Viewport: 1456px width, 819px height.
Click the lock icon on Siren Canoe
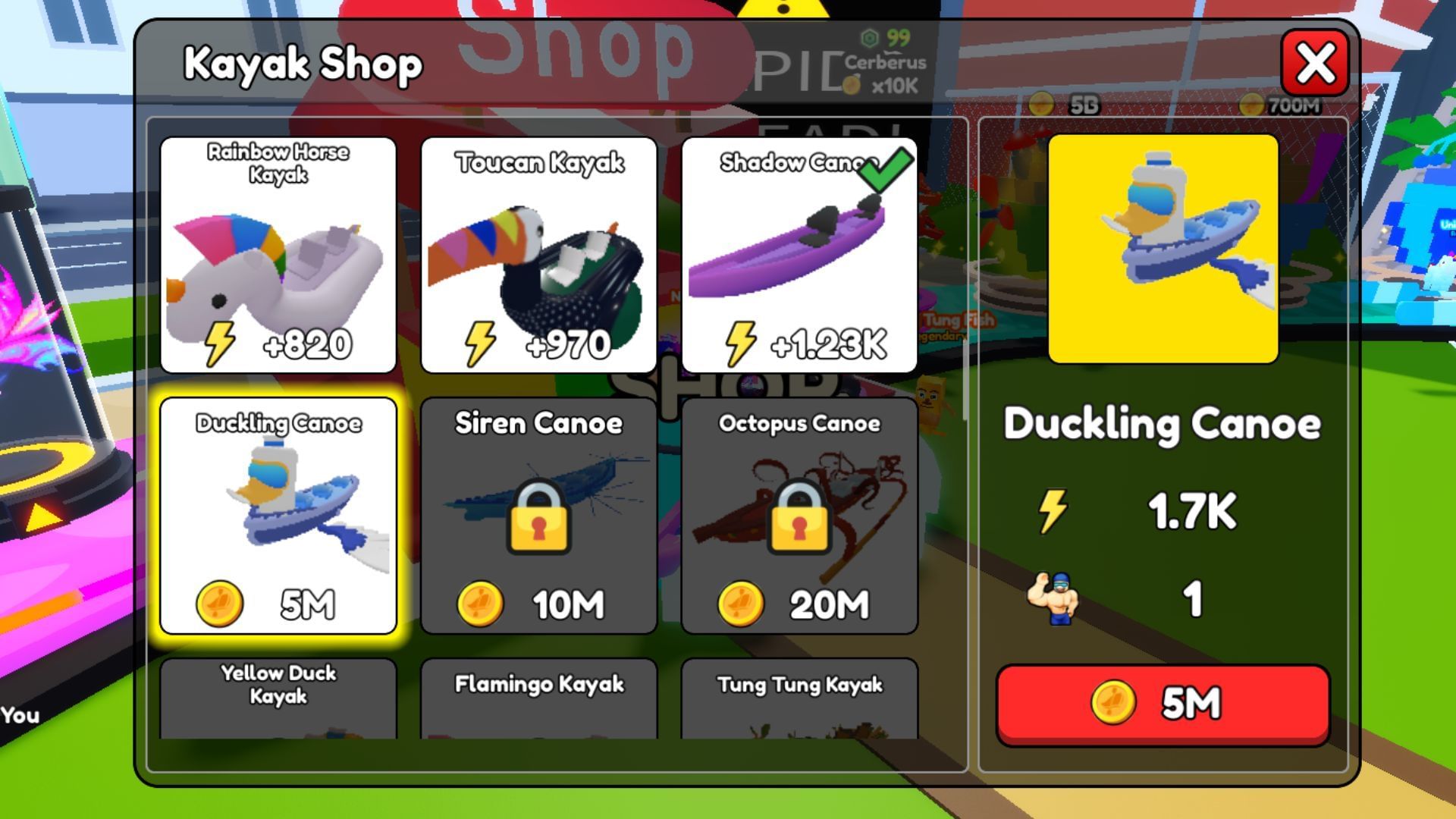[539, 516]
